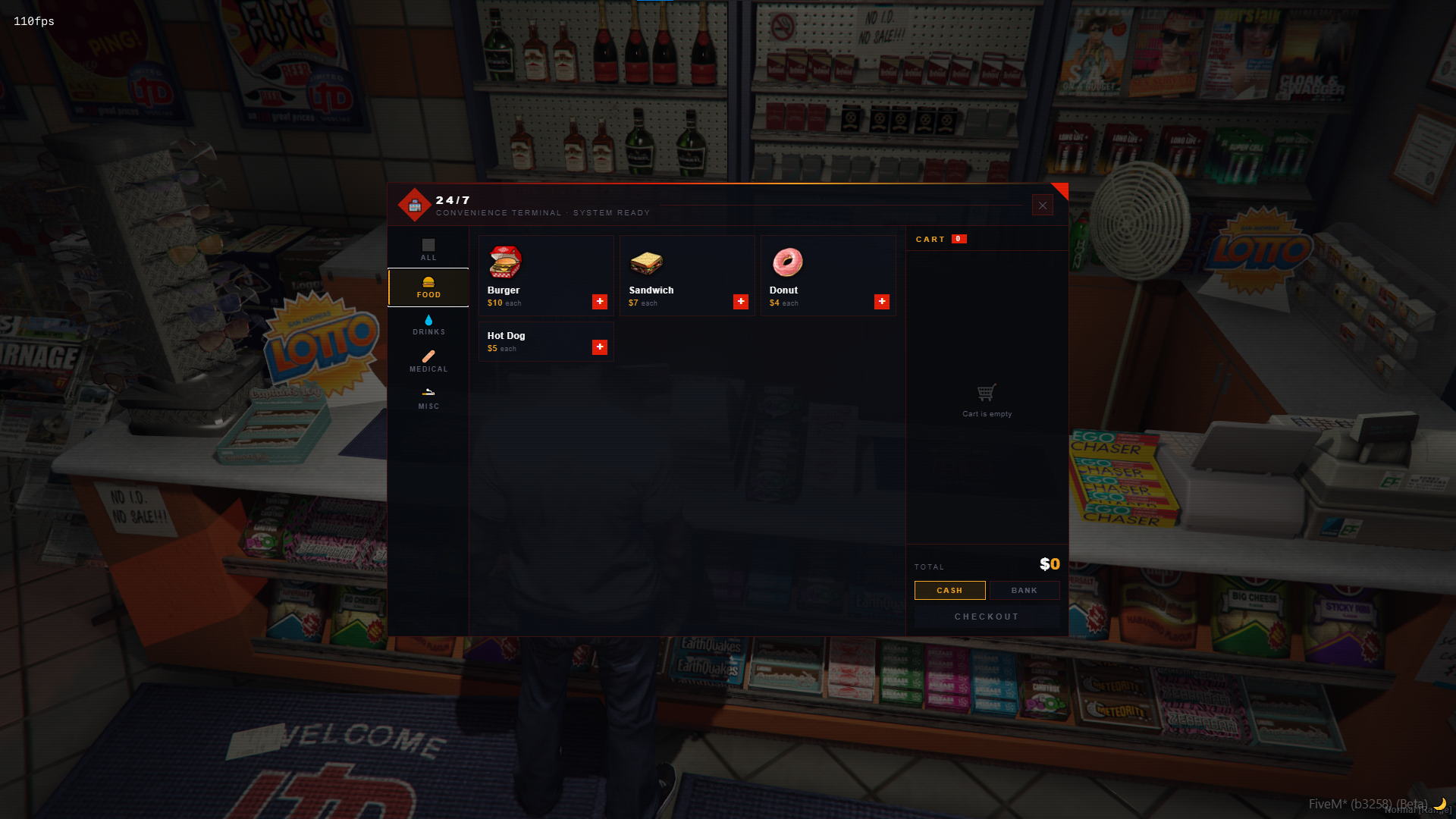Add a Hot Dog using its plus icon
The height and width of the screenshot is (819, 1456).
600,347
